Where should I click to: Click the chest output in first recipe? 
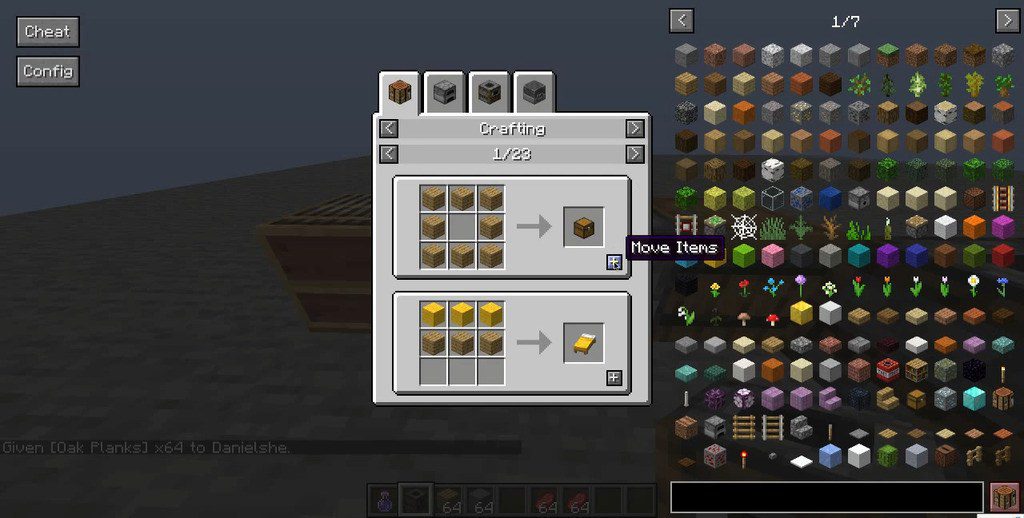click(583, 227)
